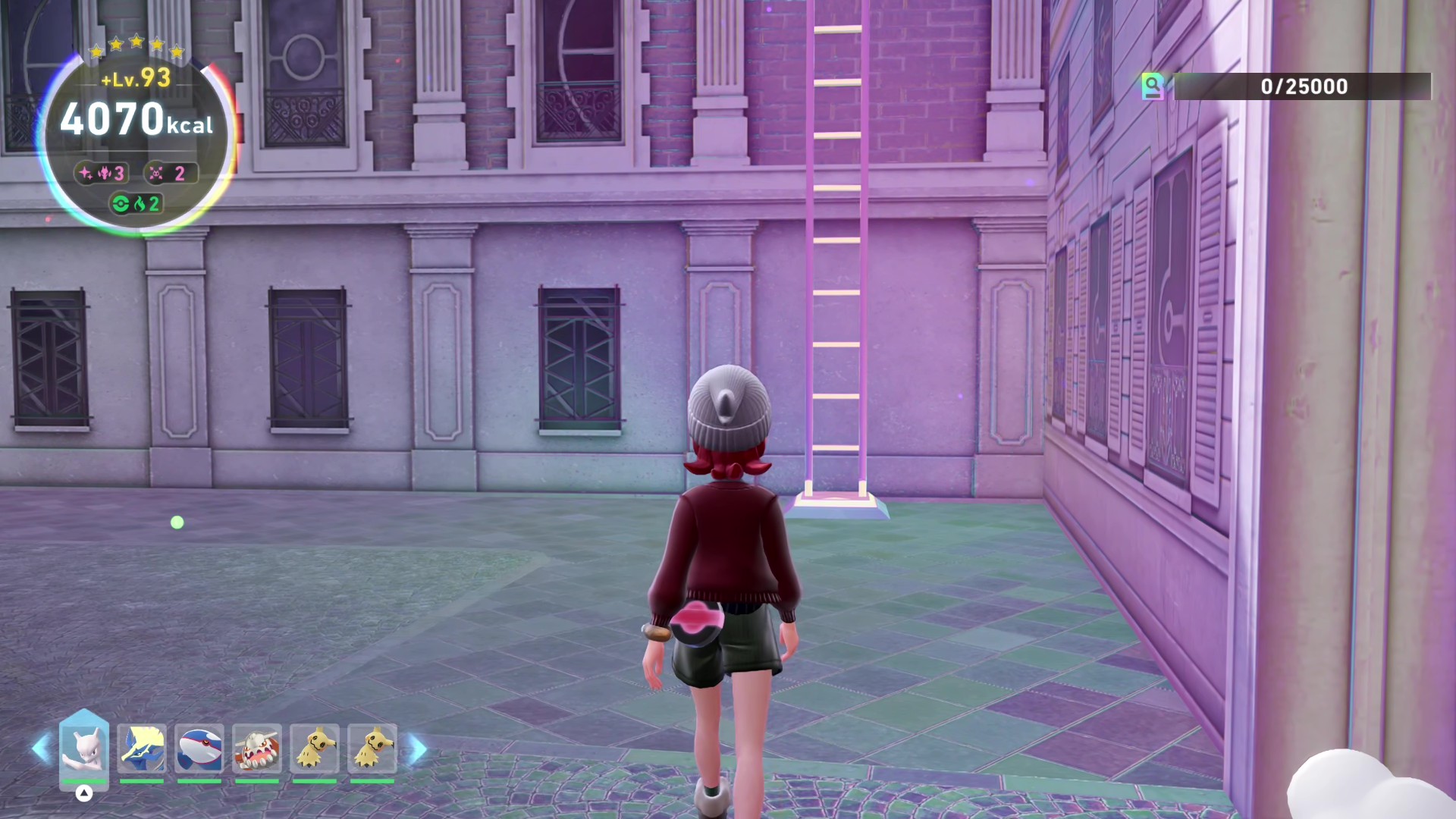The height and width of the screenshot is (819, 1456).
Task: Click the party bar's left arrow
Action: [40, 749]
